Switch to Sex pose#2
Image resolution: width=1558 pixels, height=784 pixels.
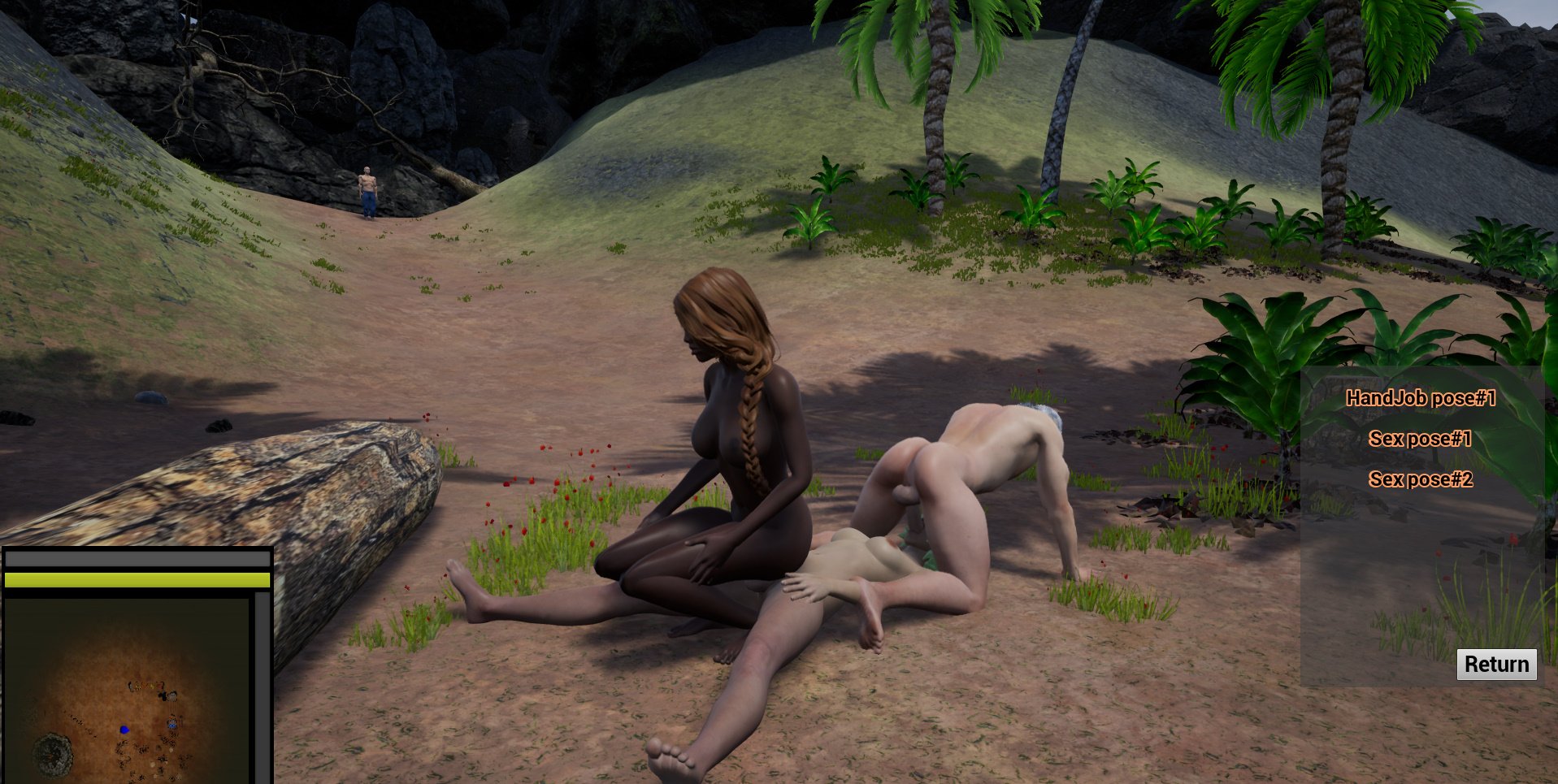(x=1420, y=479)
